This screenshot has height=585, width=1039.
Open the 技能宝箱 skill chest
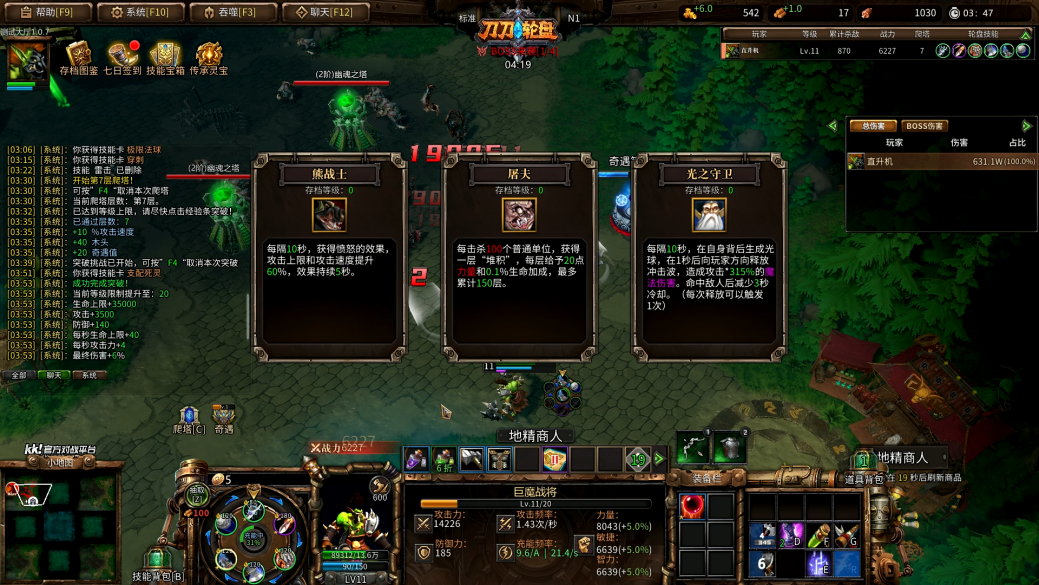click(x=165, y=58)
